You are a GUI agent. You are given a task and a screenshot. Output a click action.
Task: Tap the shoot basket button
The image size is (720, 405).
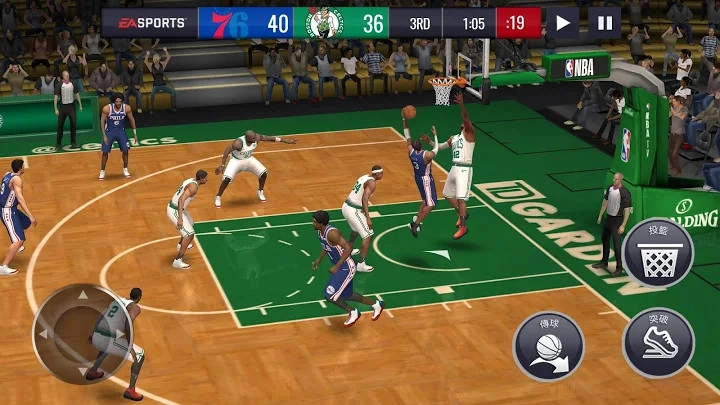tap(657, 253)
